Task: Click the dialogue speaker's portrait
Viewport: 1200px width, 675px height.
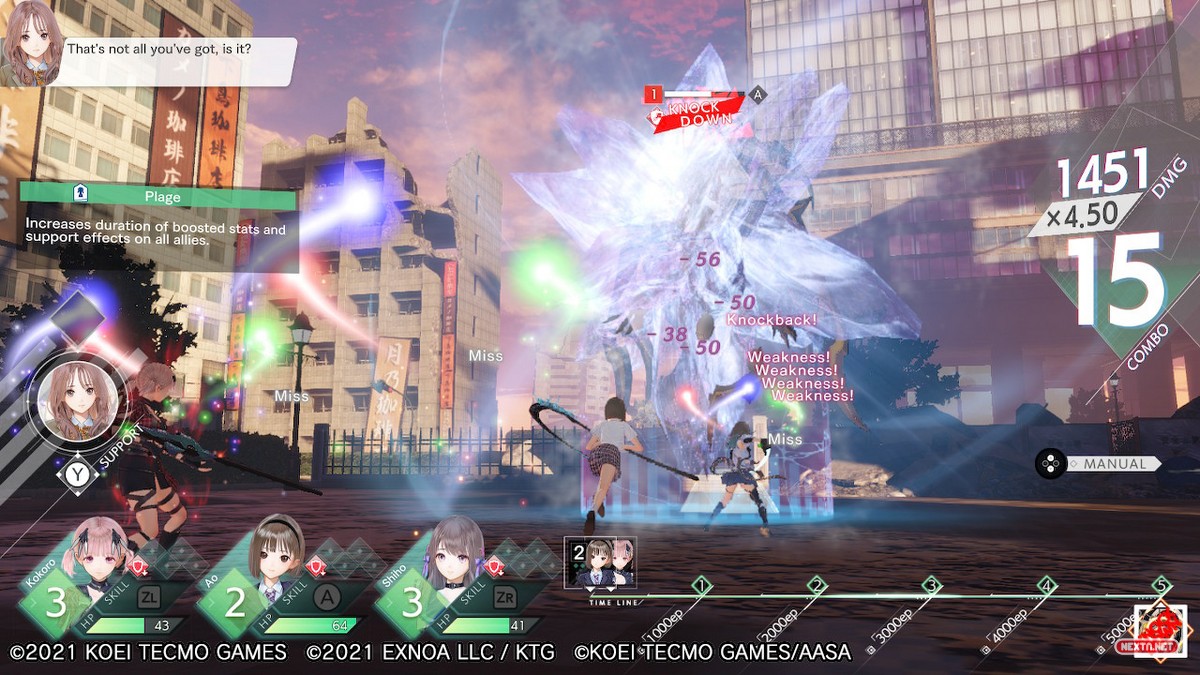Action: point(29,43)
